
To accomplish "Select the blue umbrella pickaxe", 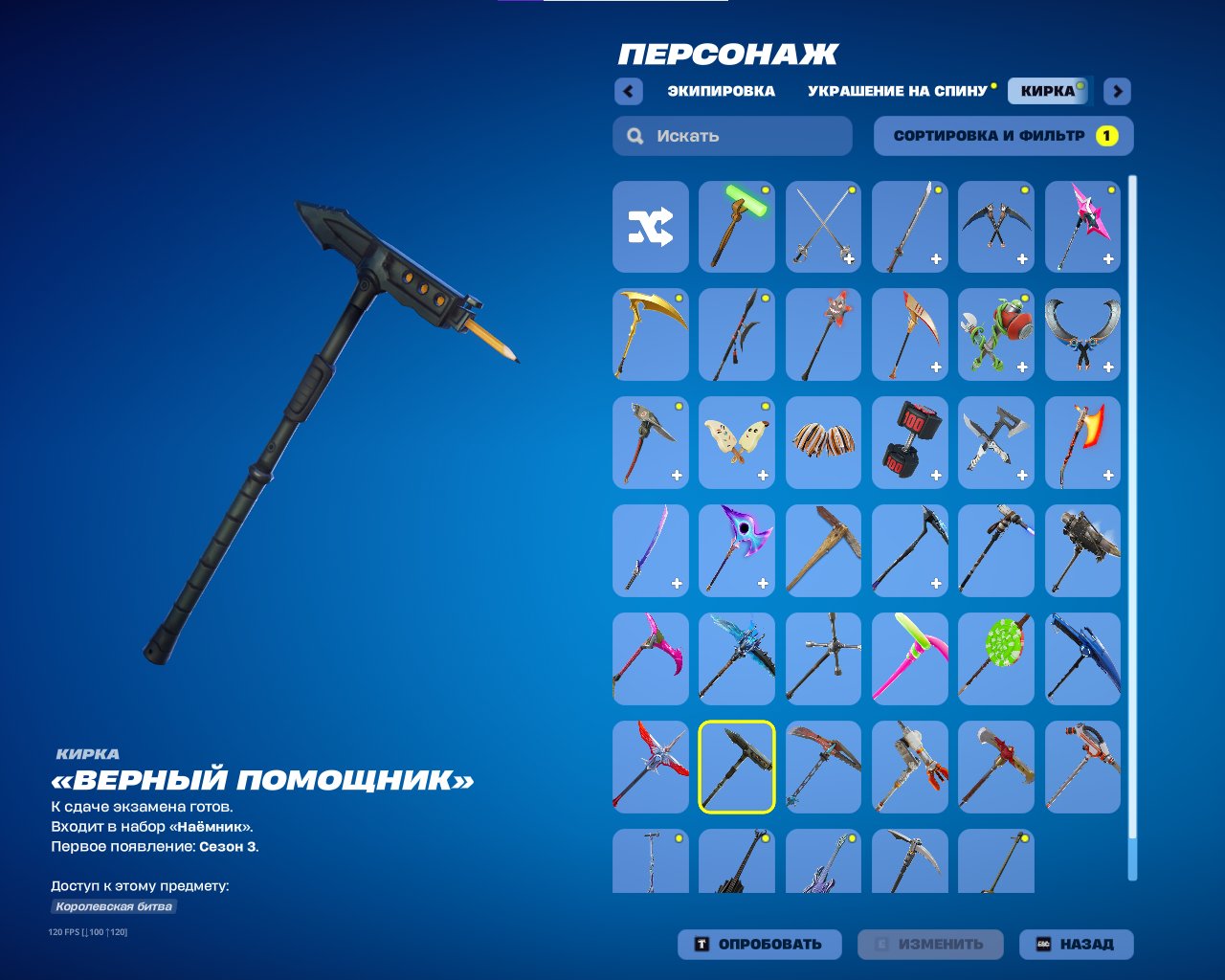I will tap(1082, 657).
